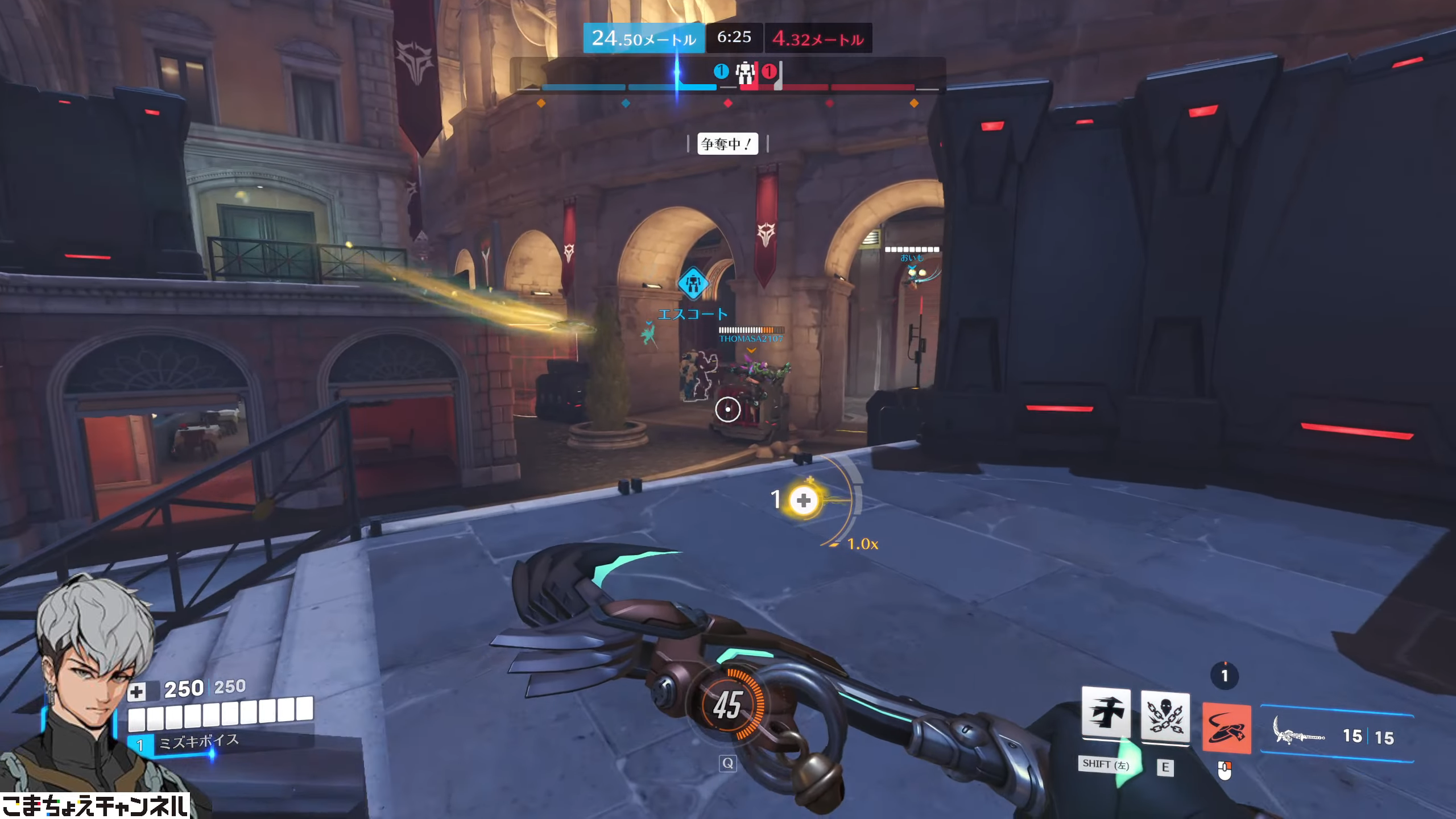
Task: Select the kusarigama weapon icon
Action: tap(1299, 737)
